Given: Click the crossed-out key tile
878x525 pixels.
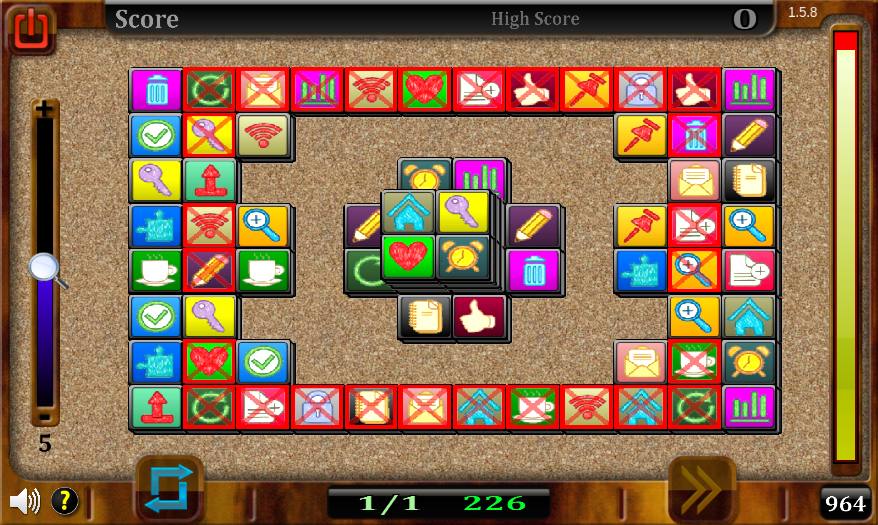Looking at the screenshot, I should [x=209, y=135].
